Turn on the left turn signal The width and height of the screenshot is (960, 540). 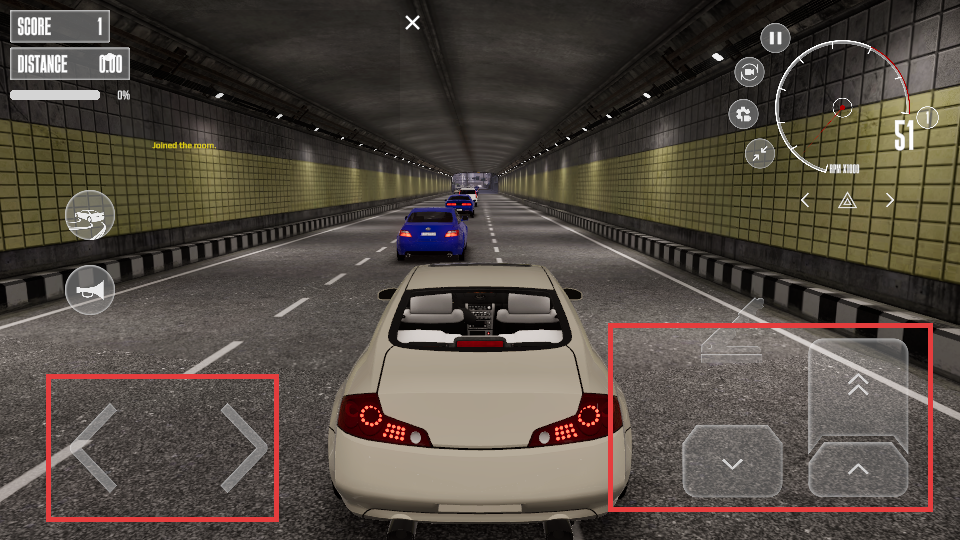pos(806,201)
